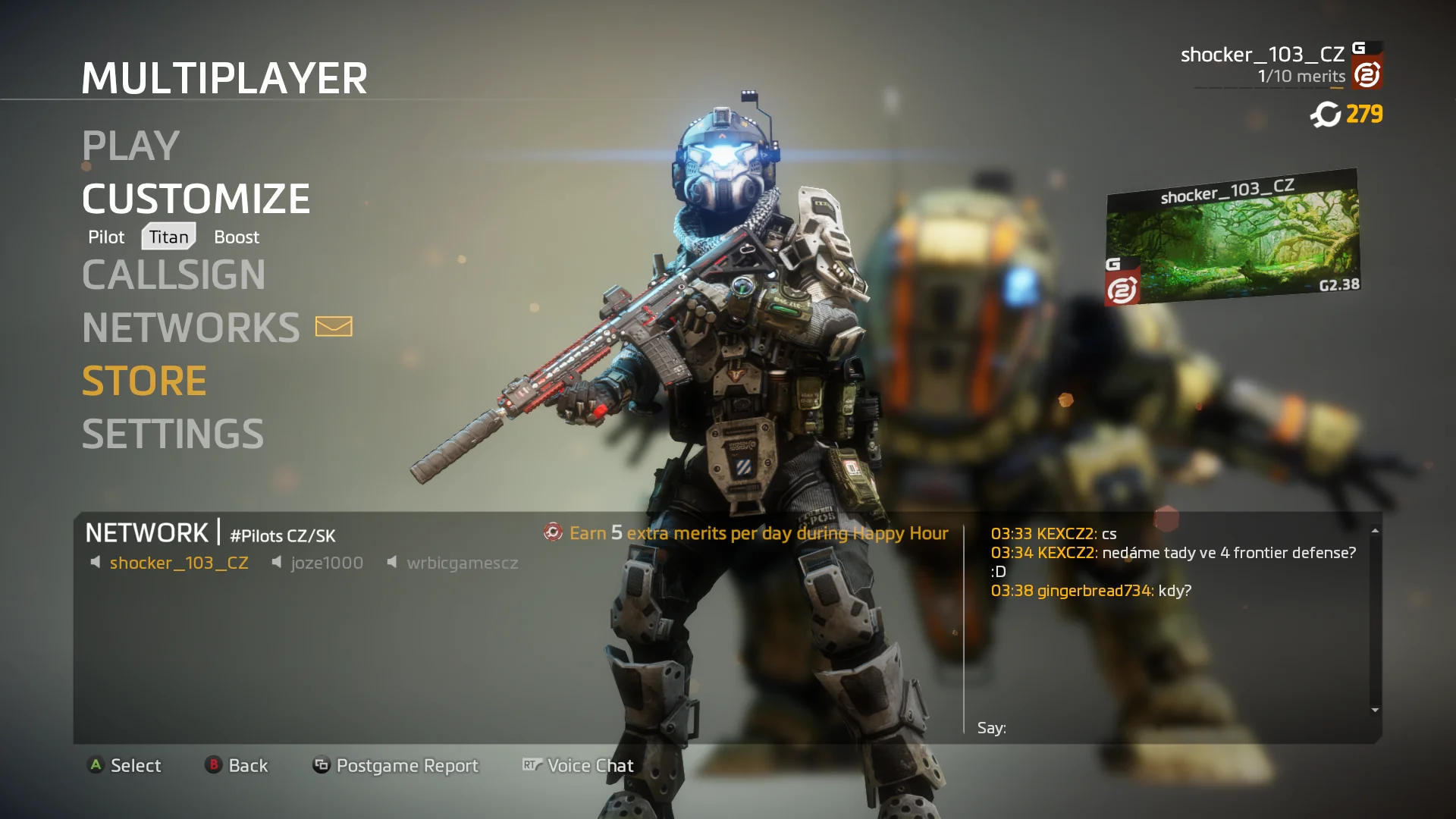1456x819 pixels.
Task: Open the CALLSIGN menu
Action: 174,275
